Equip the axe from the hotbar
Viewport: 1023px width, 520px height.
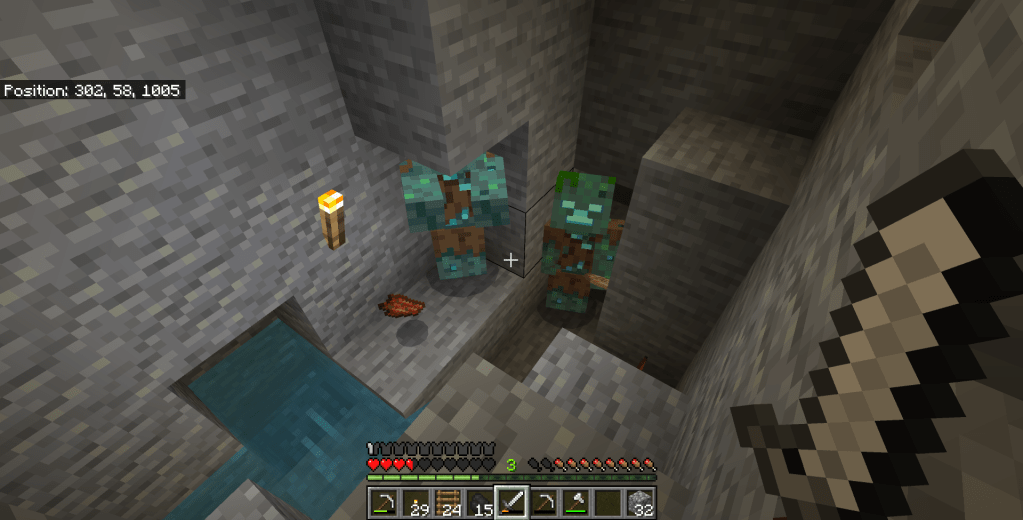577,502
